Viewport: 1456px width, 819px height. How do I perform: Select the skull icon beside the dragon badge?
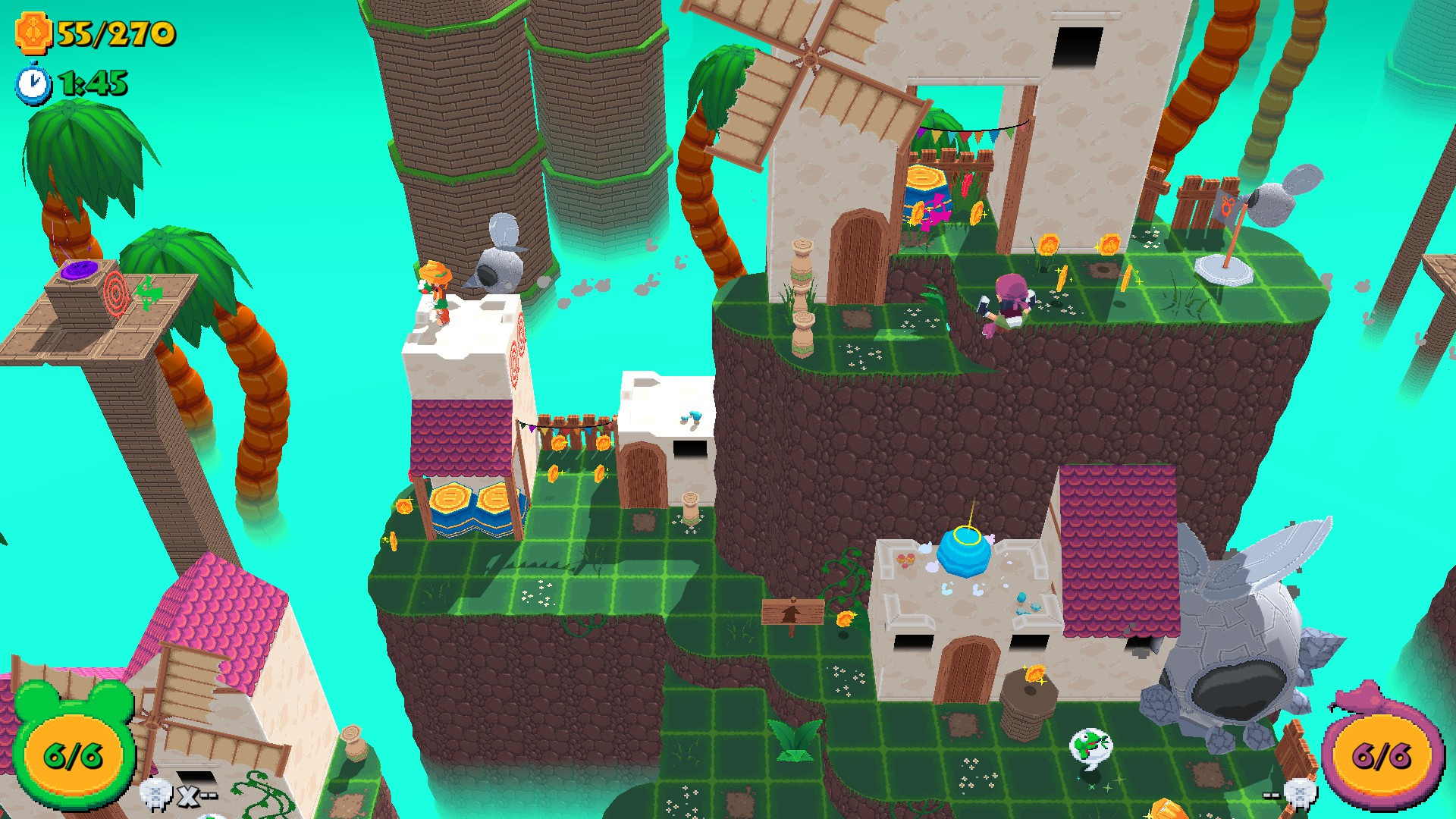pyautogui.click(x=1301, y=794)
